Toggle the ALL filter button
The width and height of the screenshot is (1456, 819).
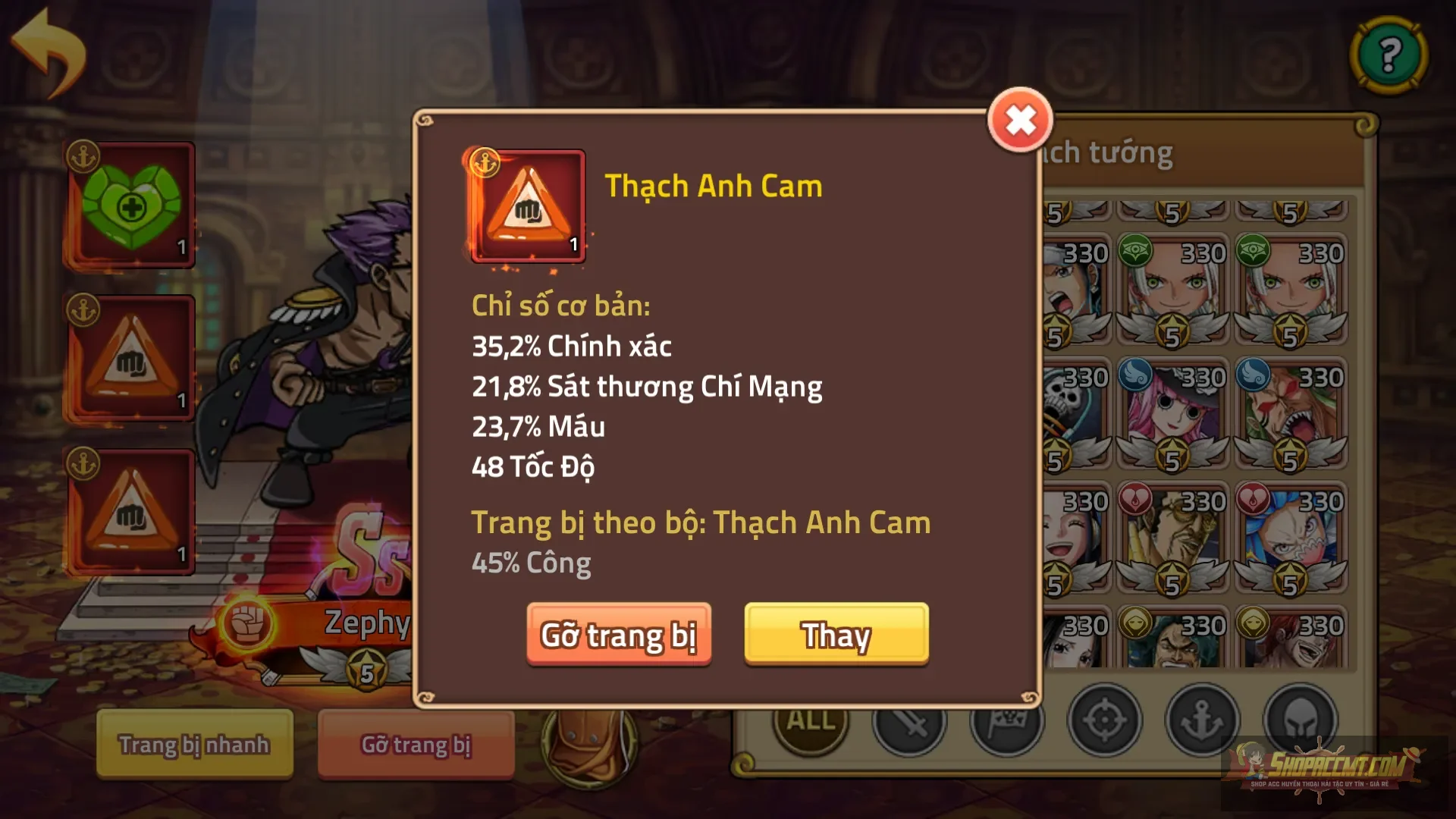[808, 723]
